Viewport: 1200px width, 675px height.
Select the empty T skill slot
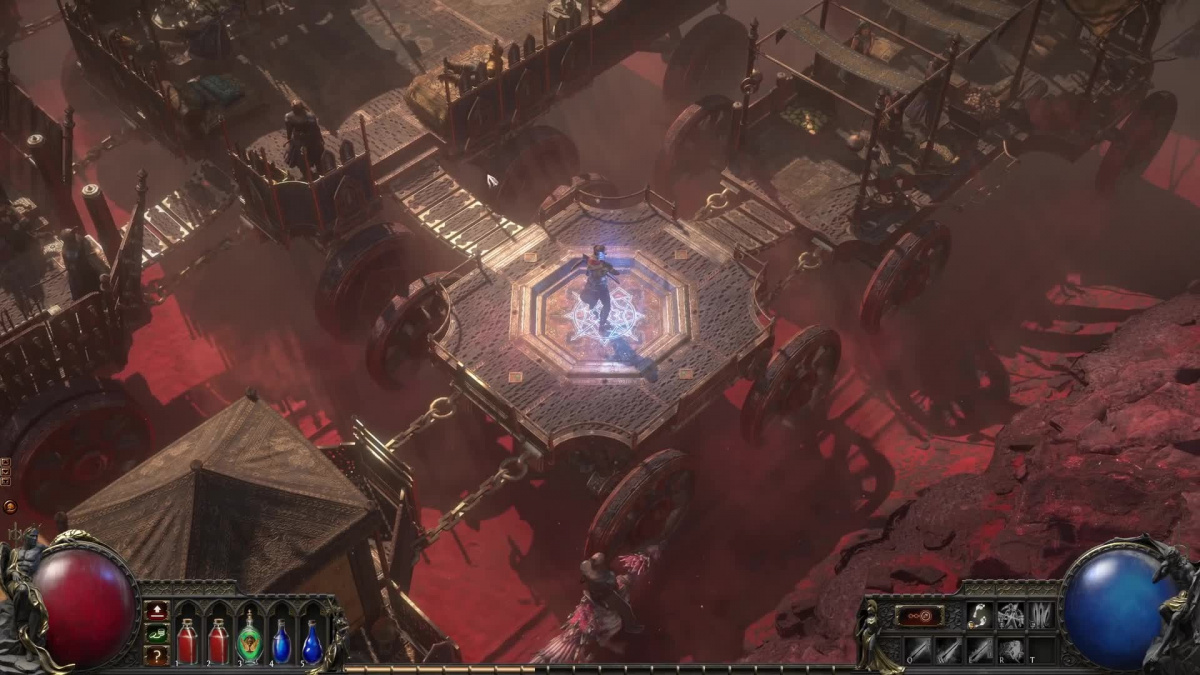pyautogui.click(x=1041, y=650)
